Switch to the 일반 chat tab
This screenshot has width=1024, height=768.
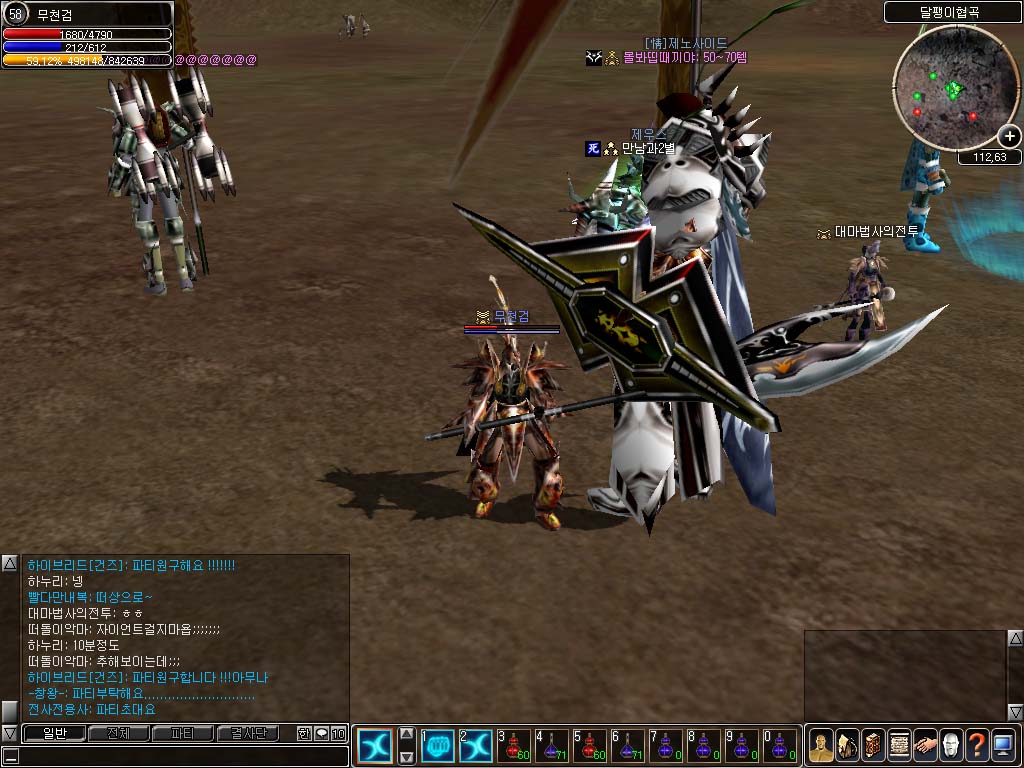click(x=53, y=734)
